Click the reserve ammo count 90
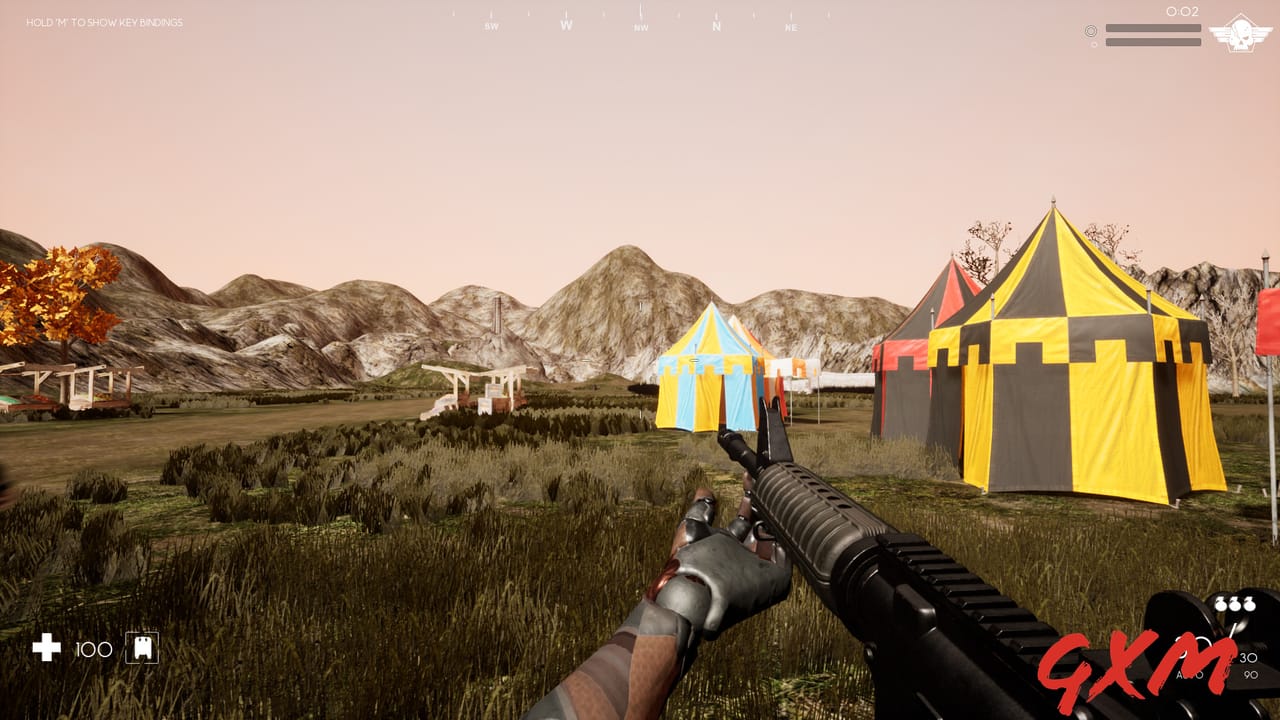This screenshot has height=720, width=1280. pyautogui.click(x=1251, y=675)
